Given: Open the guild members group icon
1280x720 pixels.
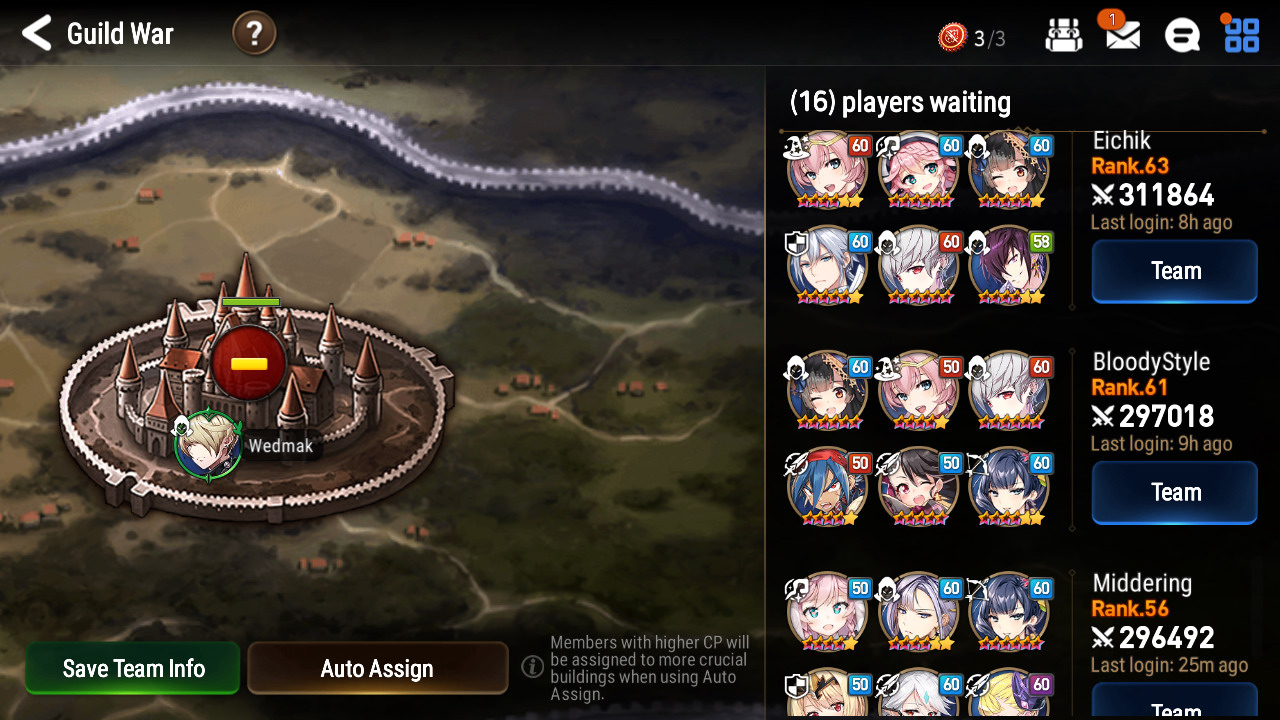Looking at the screenshot, I should pyautogui.click(x=1064, y=36).
